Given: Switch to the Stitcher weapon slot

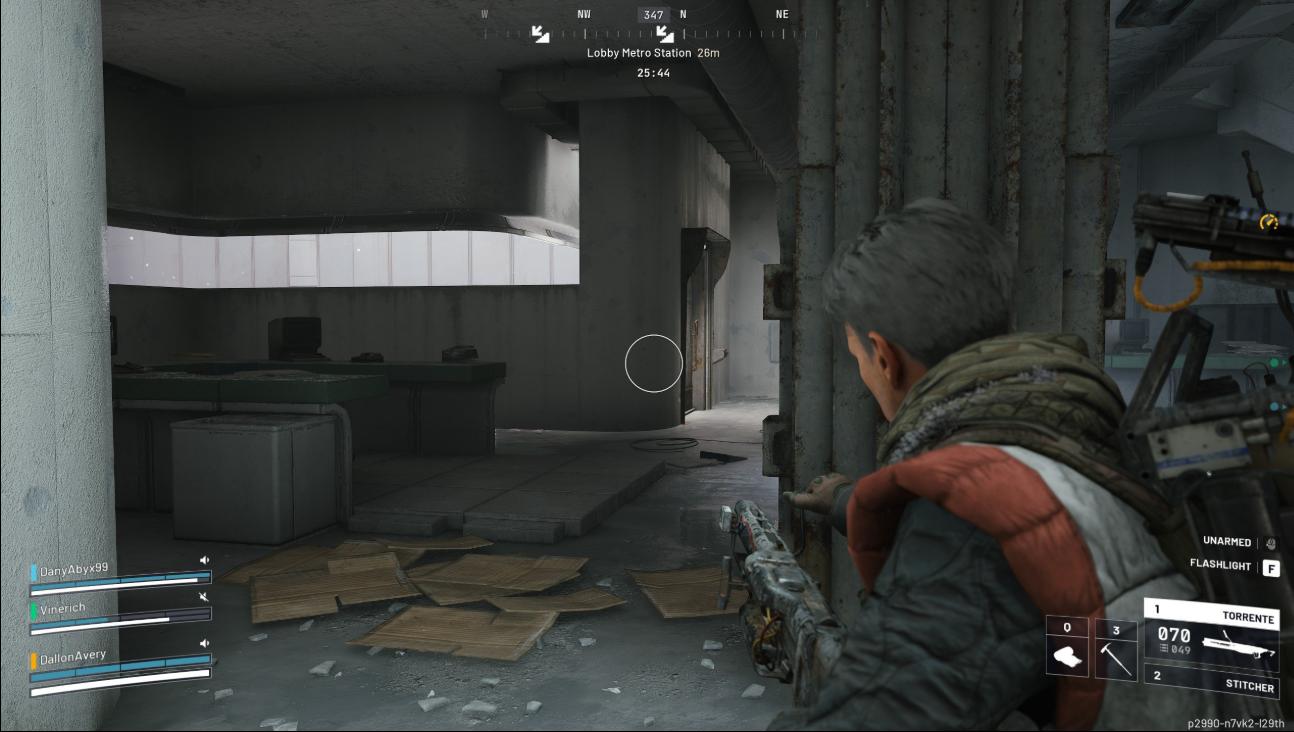Looking at the screenshot, I should [x=1212, y=682].
